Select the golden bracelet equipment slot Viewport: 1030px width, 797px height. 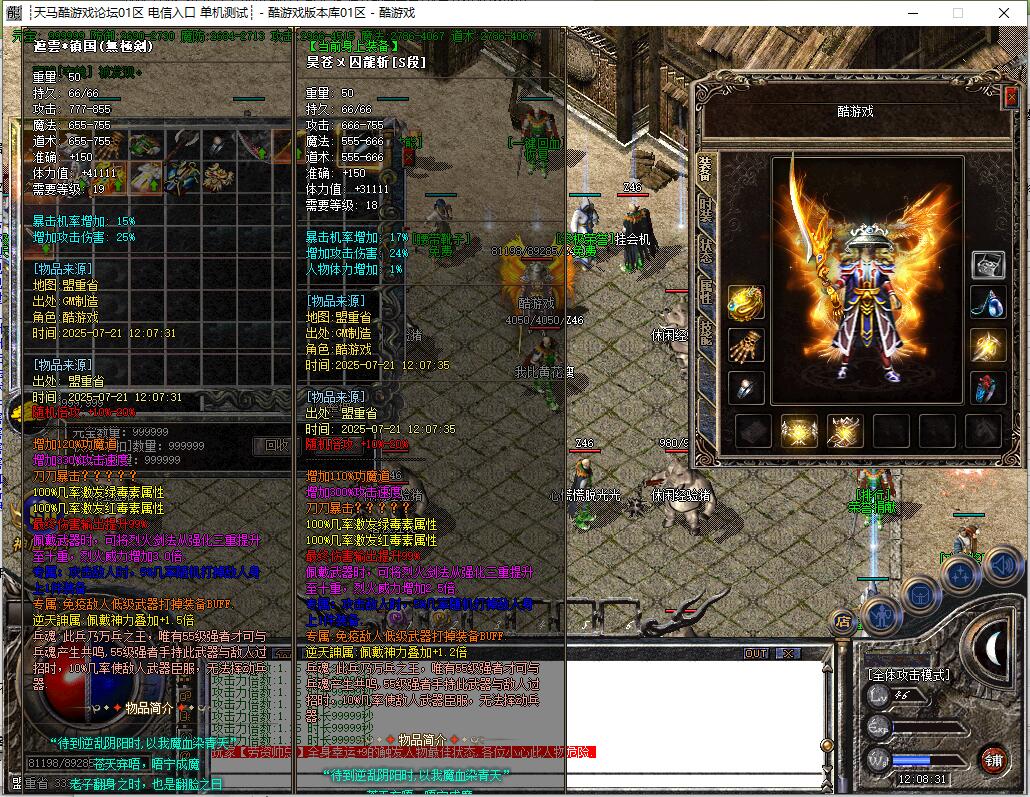click(x=746, y=303)
